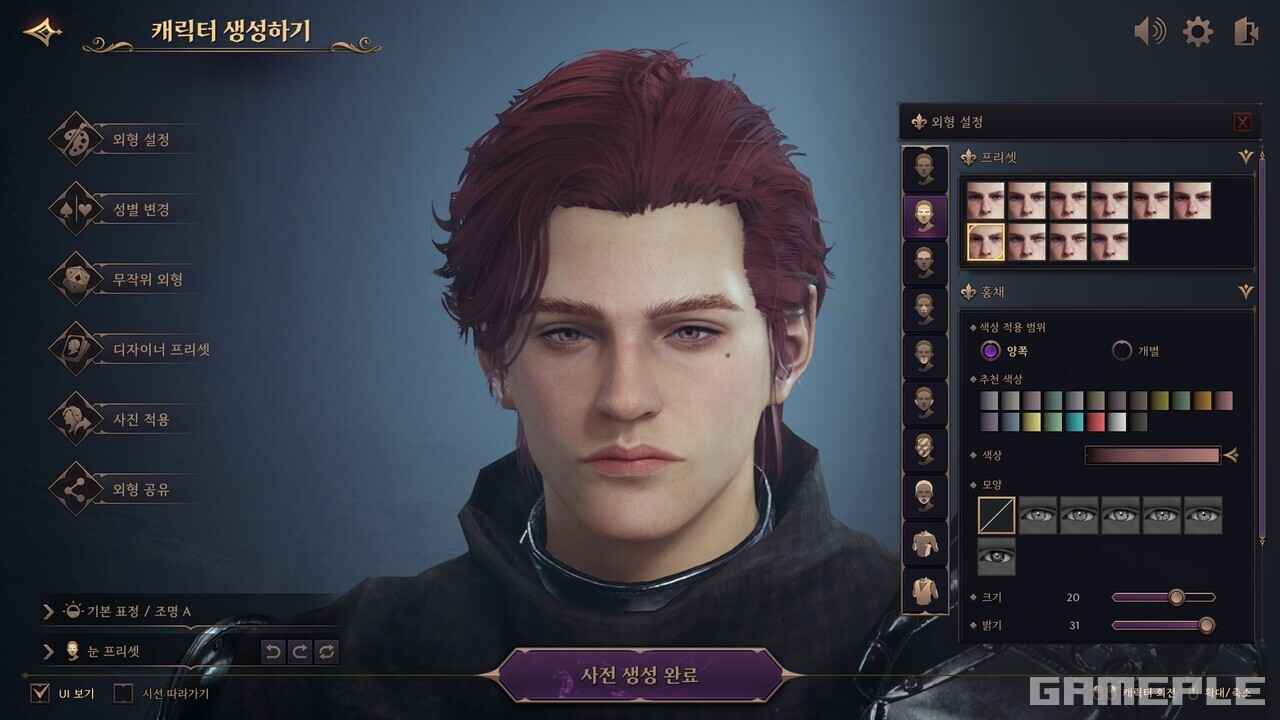
Task: Click 외형 공유 share appearance entry
Action: tap(140, 490)
